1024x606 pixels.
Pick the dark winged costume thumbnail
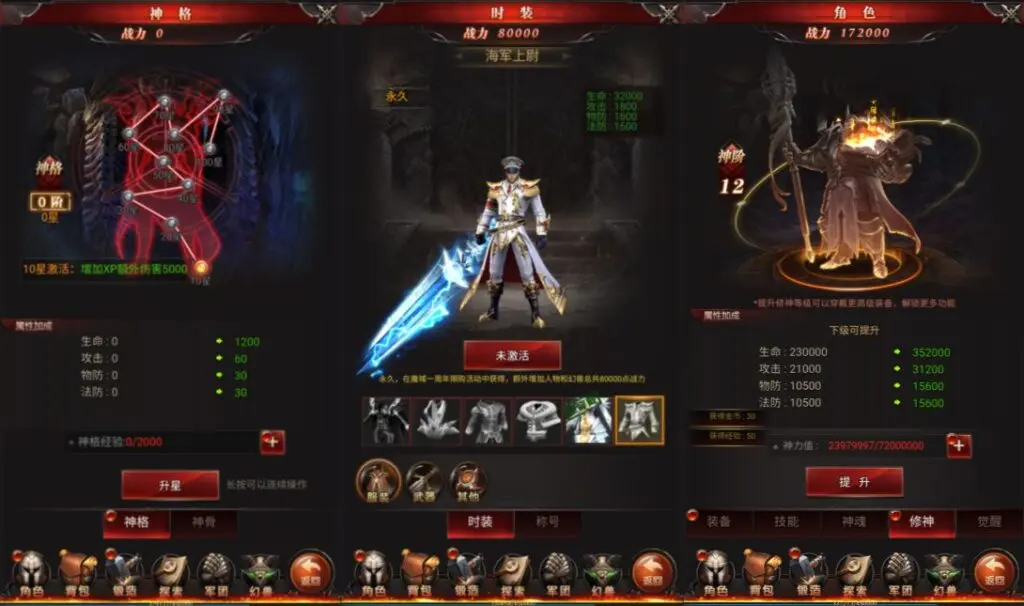coord(385,421)
